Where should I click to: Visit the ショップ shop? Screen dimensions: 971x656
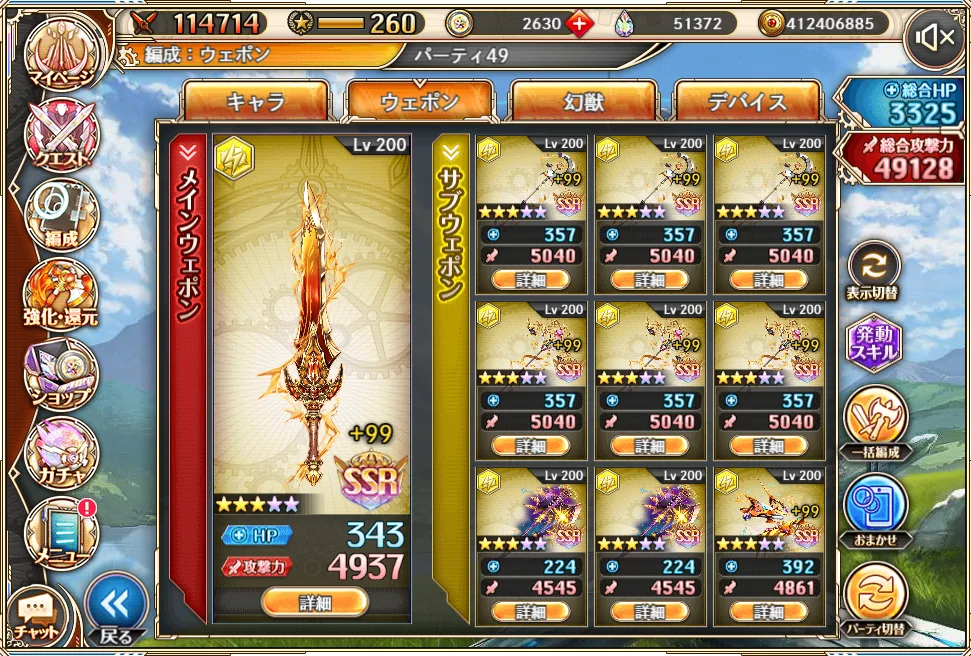tap(61, 373)
